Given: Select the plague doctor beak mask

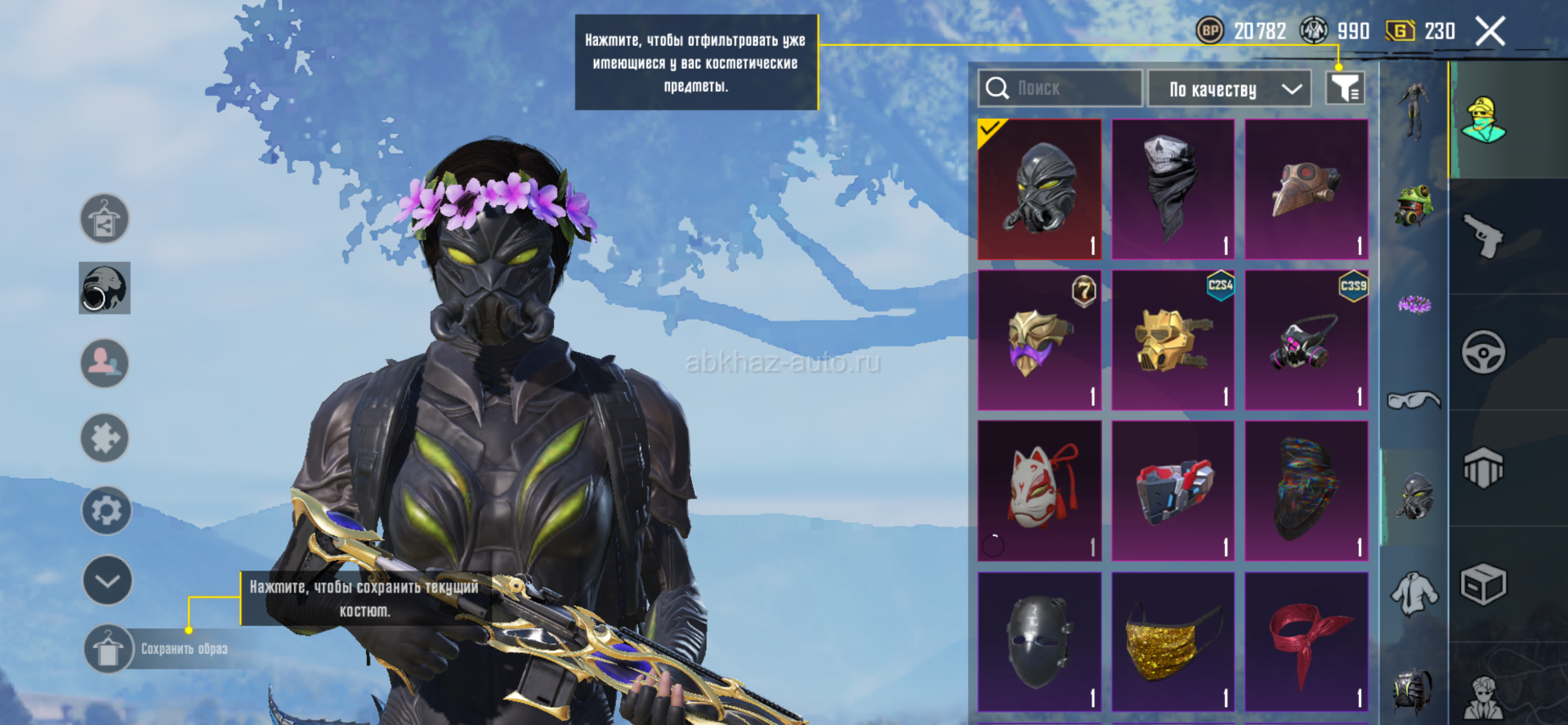Looking at the screenshot, I should [x=1306, y=190].
